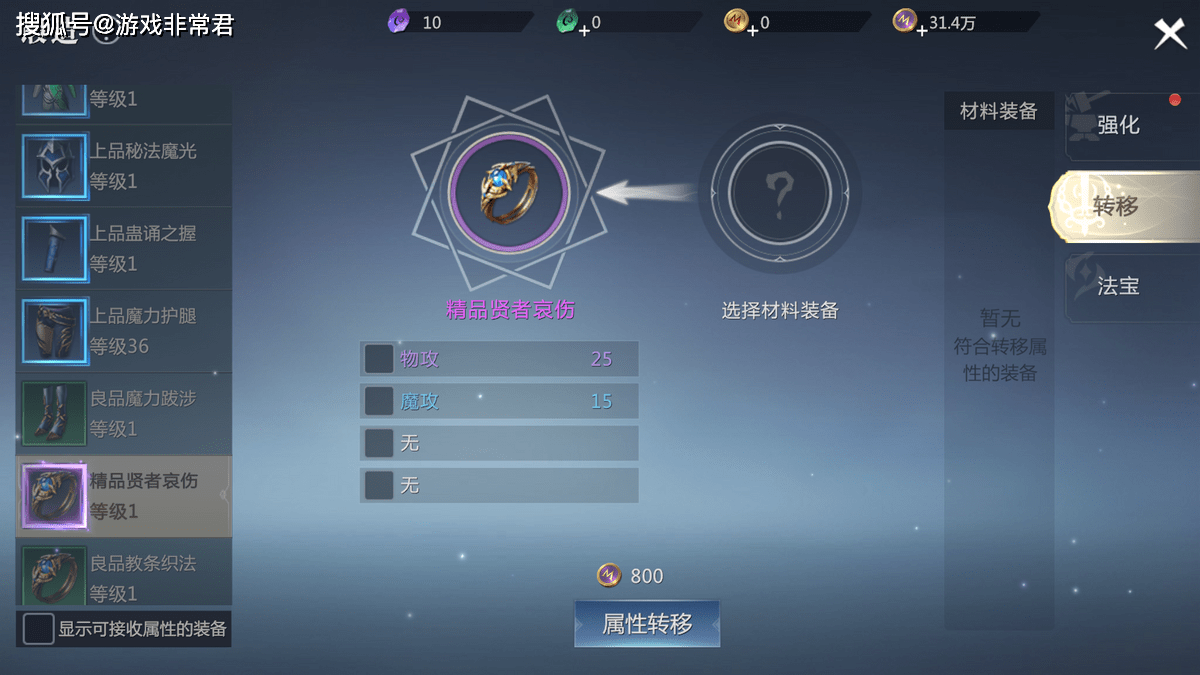The image size is (1200, 675).
Task: Tick the 物攻 attribute checkbox
Action: pyautogui.click(x=379, y=359)
